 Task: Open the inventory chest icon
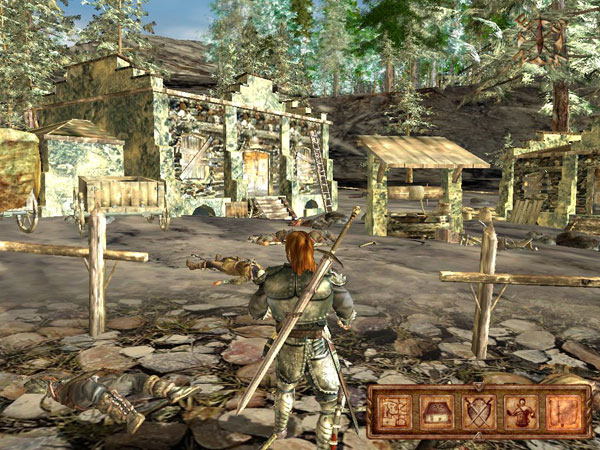coord(437,412)
